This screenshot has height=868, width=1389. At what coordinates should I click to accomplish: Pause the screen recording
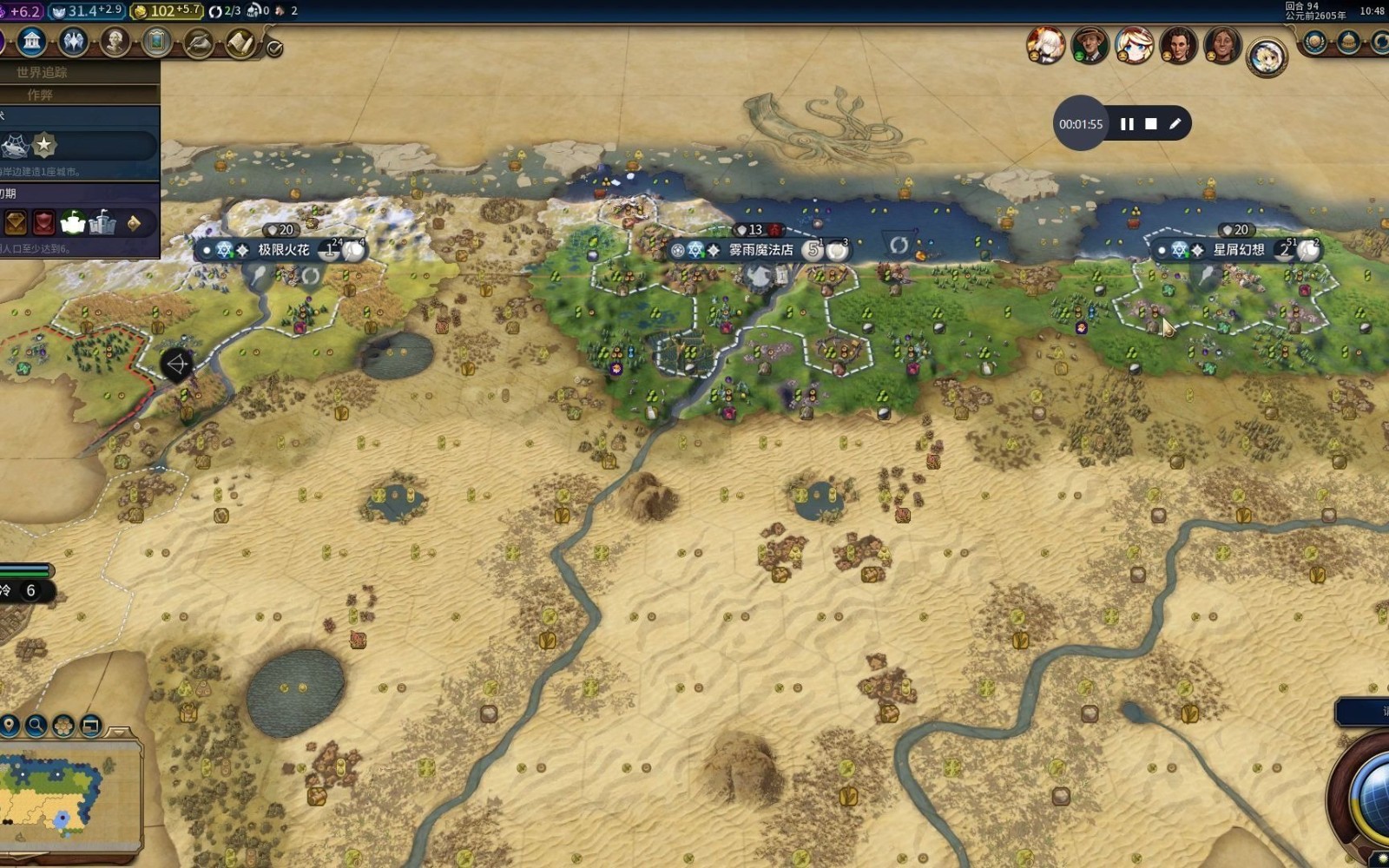1127,124
